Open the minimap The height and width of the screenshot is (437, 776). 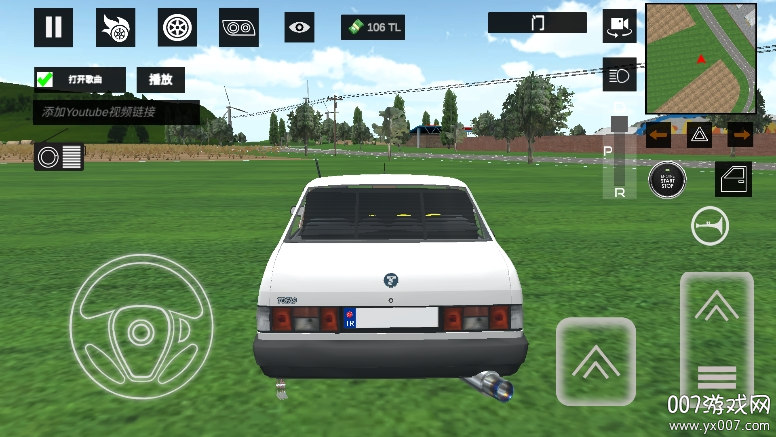click(700, 58)
